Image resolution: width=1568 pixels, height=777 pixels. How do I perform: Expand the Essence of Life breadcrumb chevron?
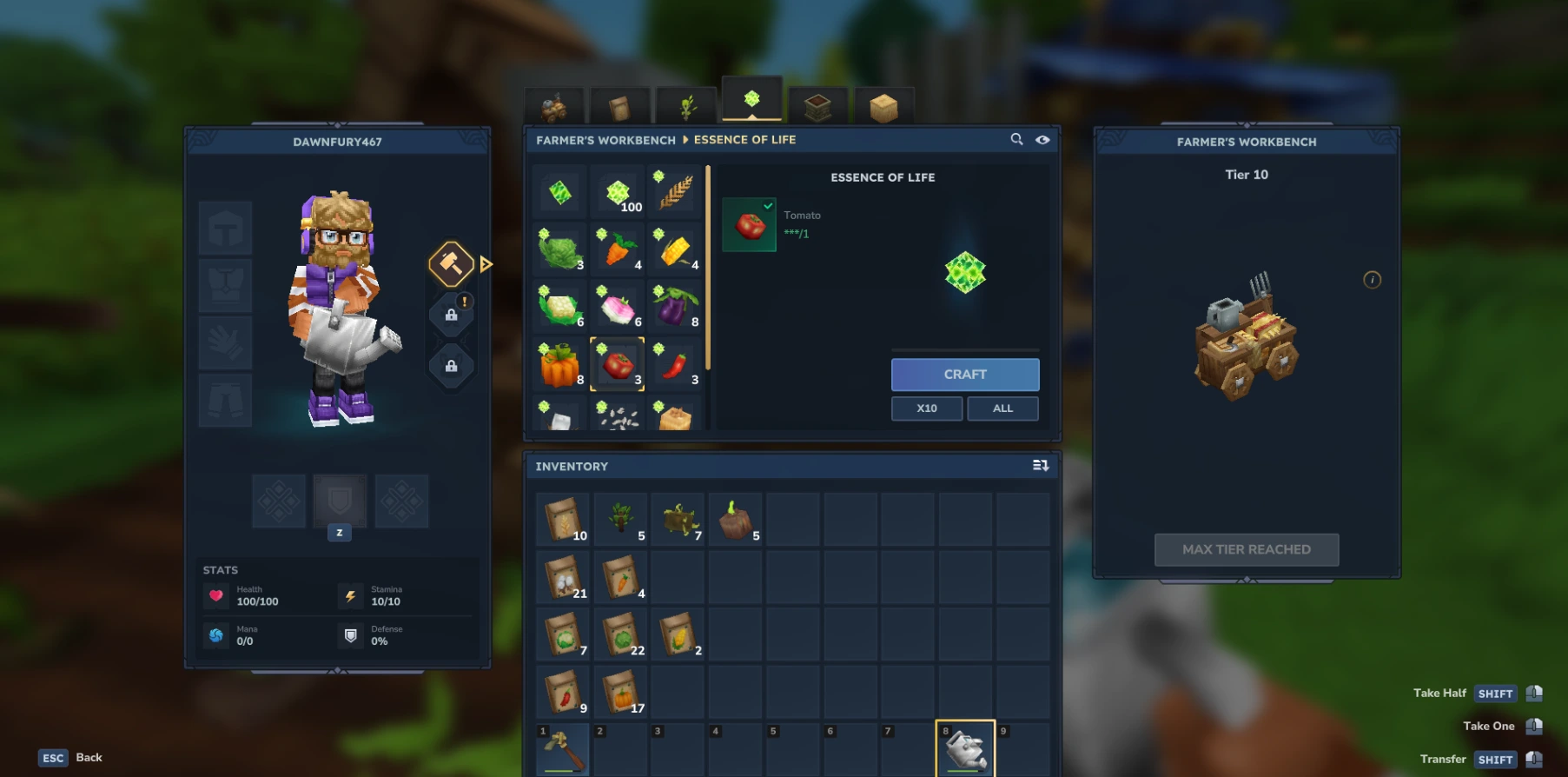coord(685,139)
